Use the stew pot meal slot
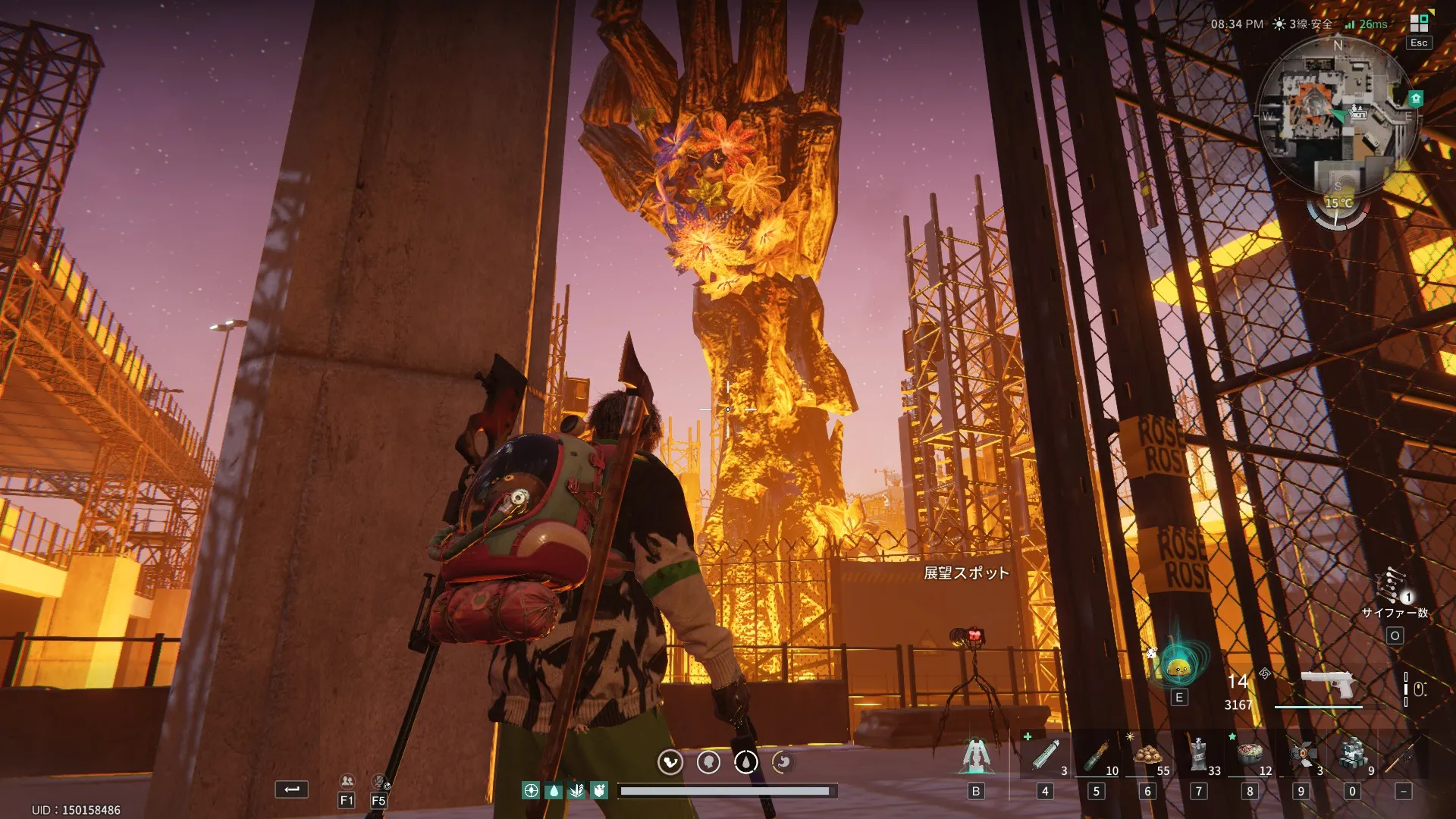This screenshot has height=819, width=1456. 1250,754
